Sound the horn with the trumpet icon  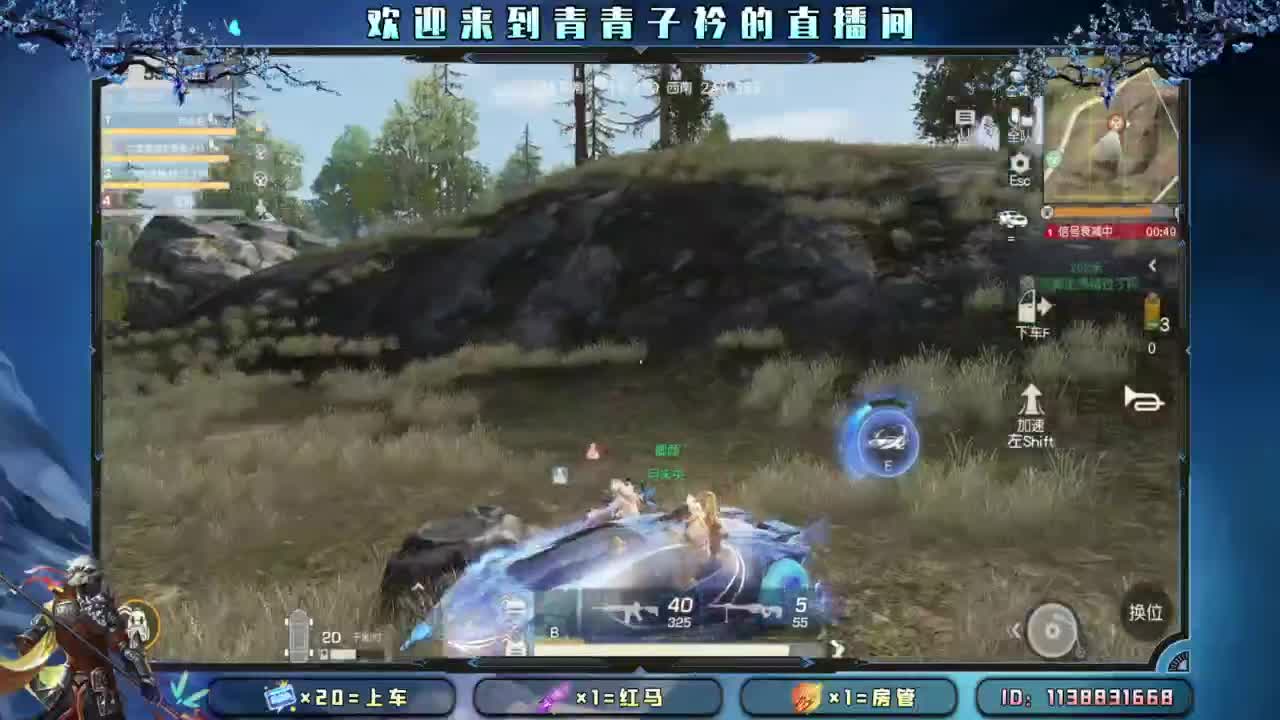coord(1143,400)
